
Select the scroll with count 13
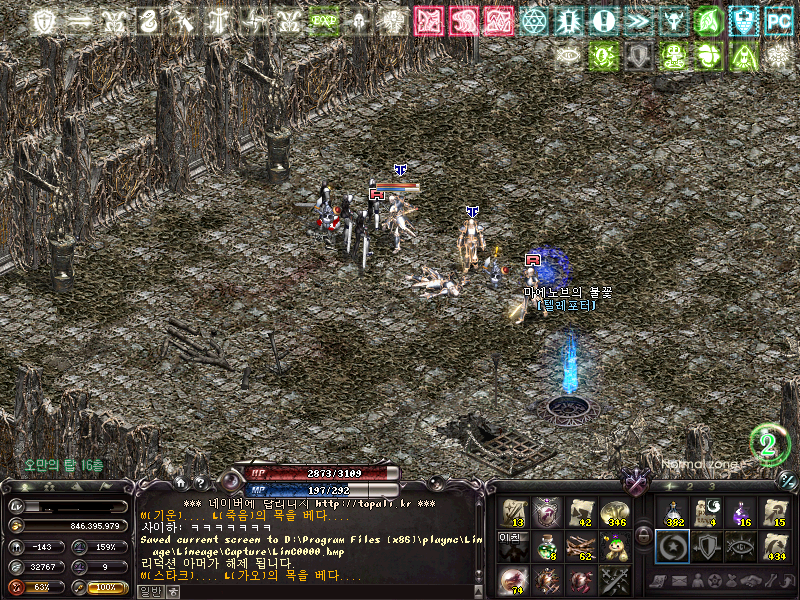coord(514,512)
